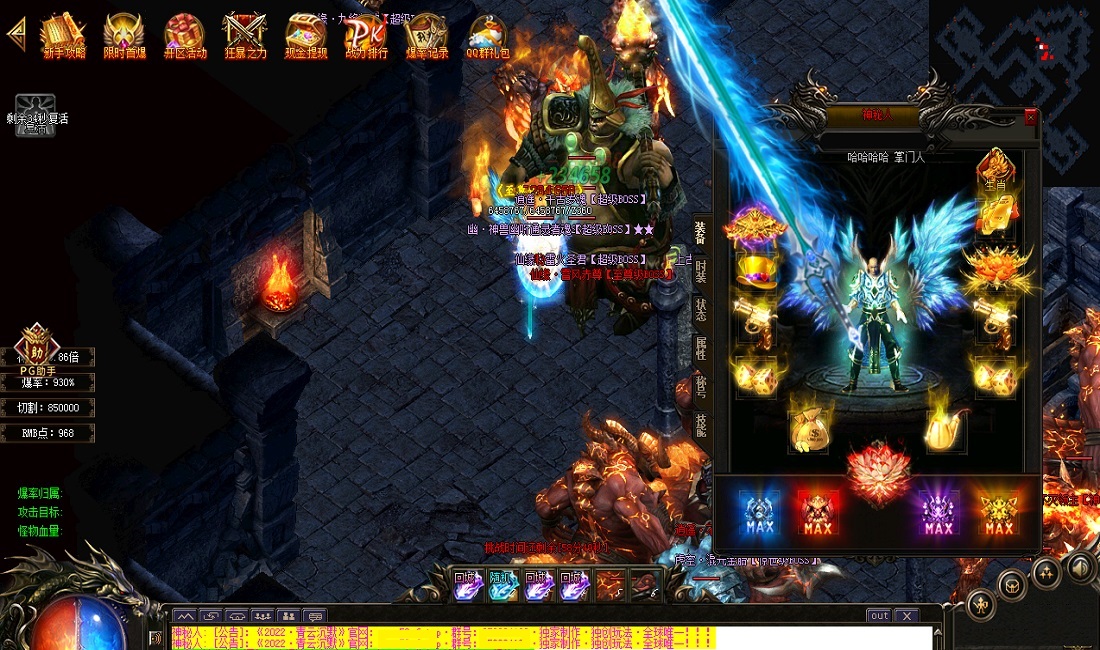Show the 战力排行 PK ranking
The height and width of the screenshot is (650, 1100).
coord(366,36)
